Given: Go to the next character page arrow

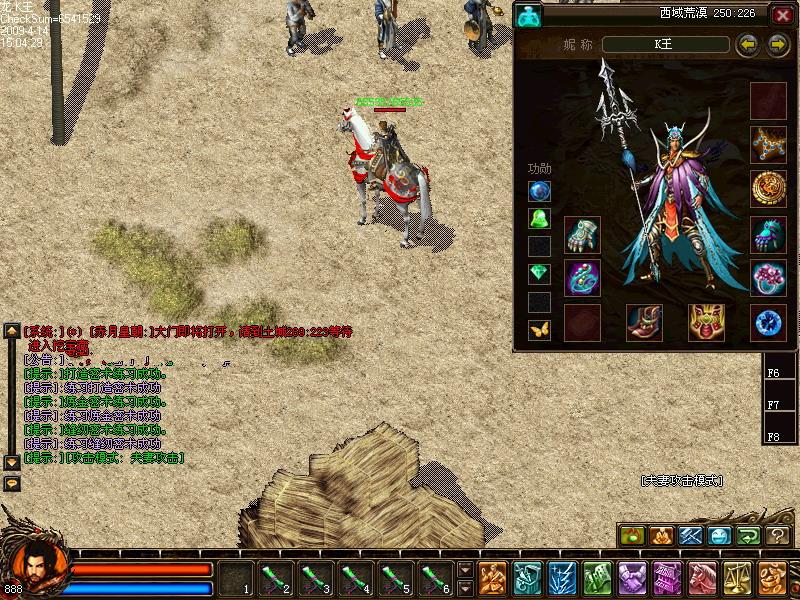Looking at the screenshot, I should [778, 44].
